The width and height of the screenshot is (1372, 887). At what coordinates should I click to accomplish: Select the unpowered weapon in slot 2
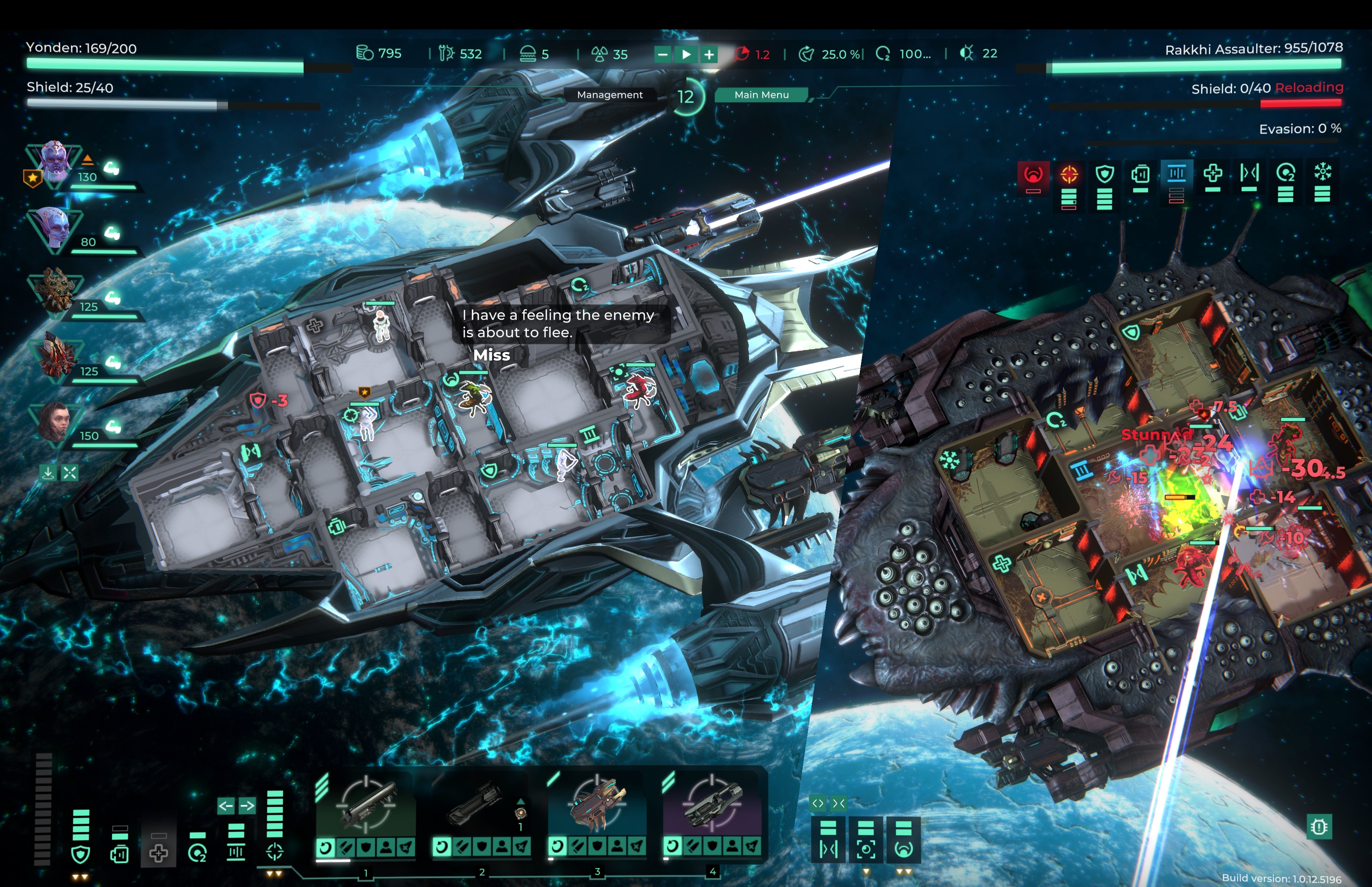point(481,804)
